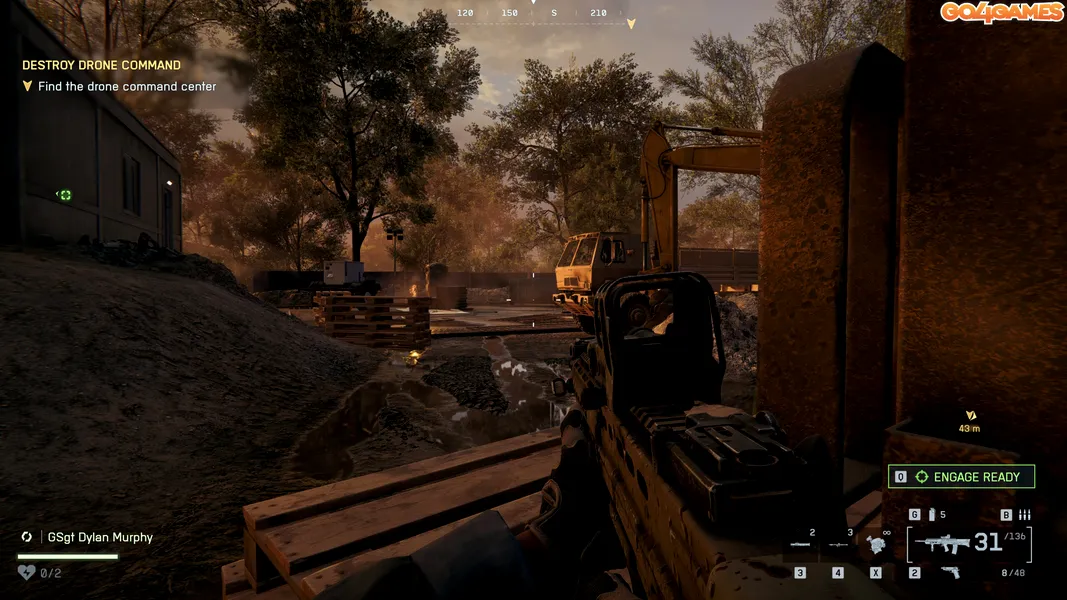Open the GO4GAMES watermark logo
Image resolution: width=1067 pixels, height=600 pixels.
click(1000, 12)
